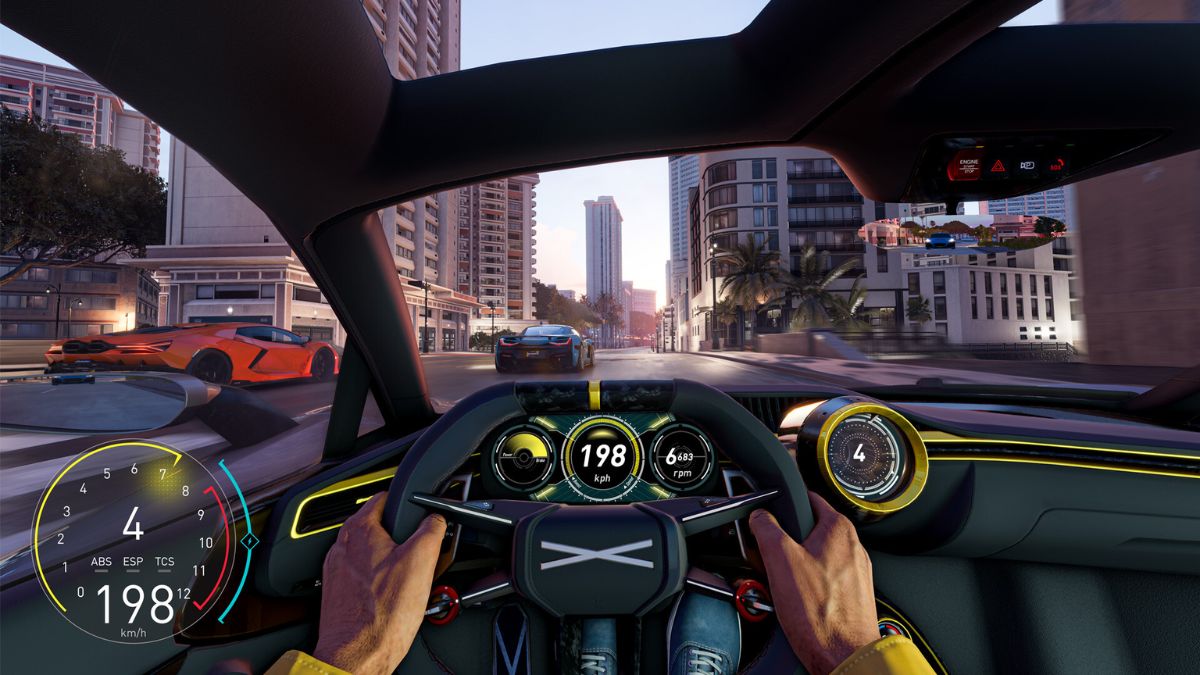The height and width of the screenshot is (675, 1200).
Task: Click the ABS indicator on the speedometer
Action: 101,562
